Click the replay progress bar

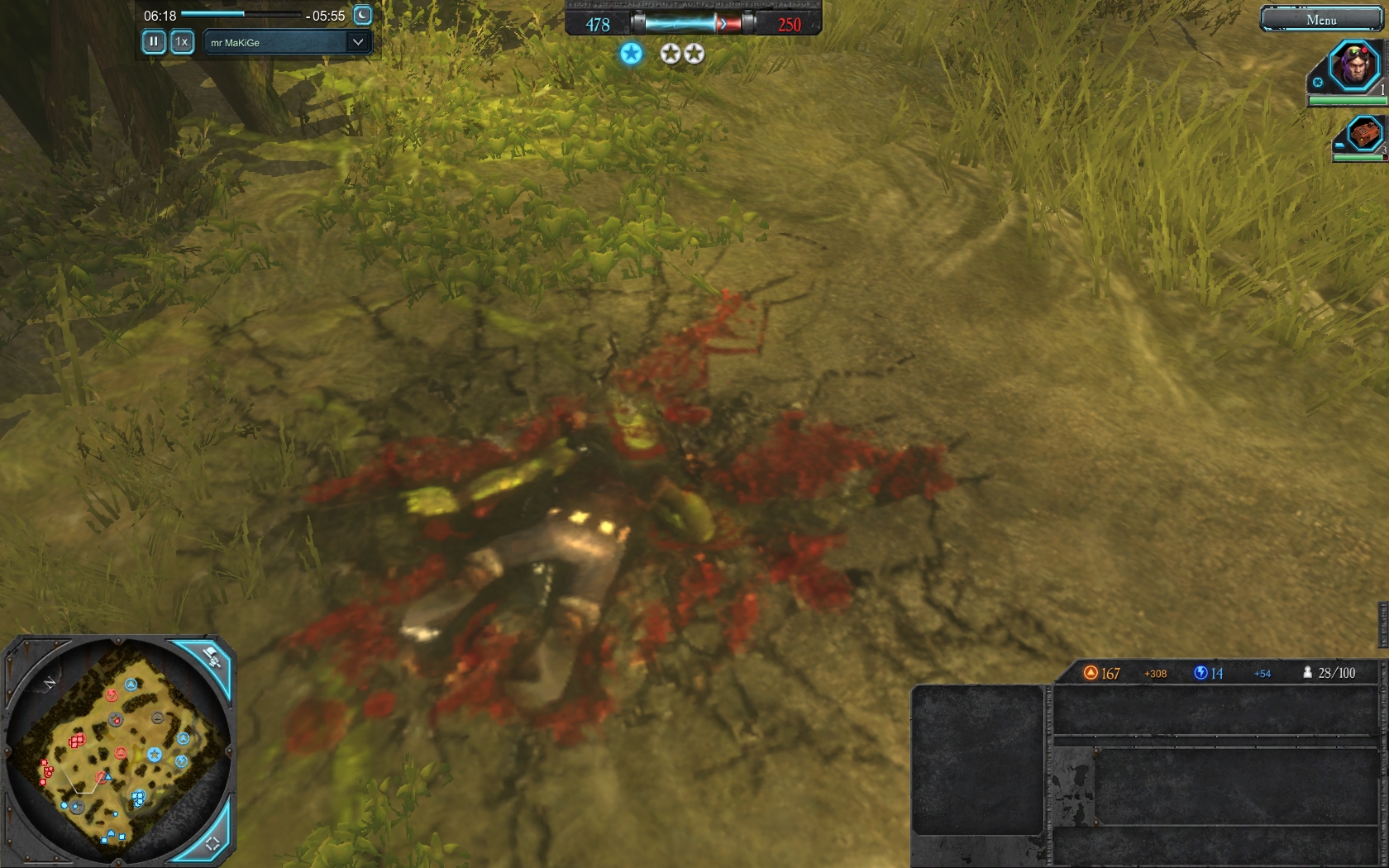click(241, 14)
